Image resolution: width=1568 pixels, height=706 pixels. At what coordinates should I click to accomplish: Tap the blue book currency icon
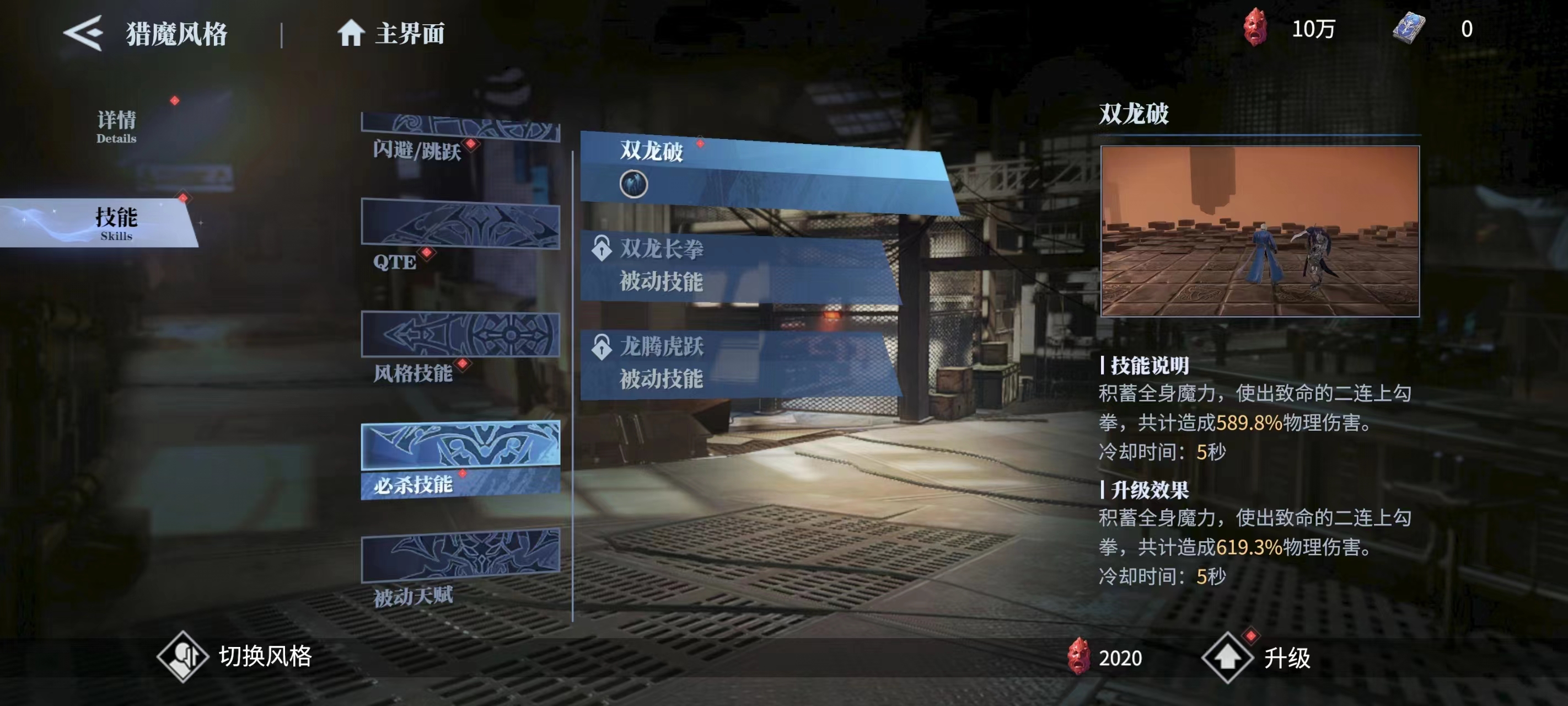(x=1408, y=28)
